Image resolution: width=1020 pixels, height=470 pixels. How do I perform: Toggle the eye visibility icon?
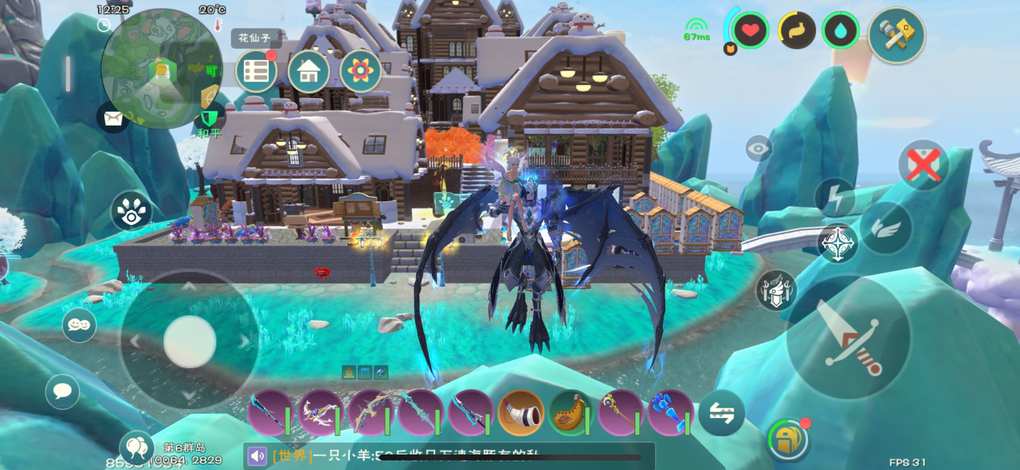click(759, 149)
